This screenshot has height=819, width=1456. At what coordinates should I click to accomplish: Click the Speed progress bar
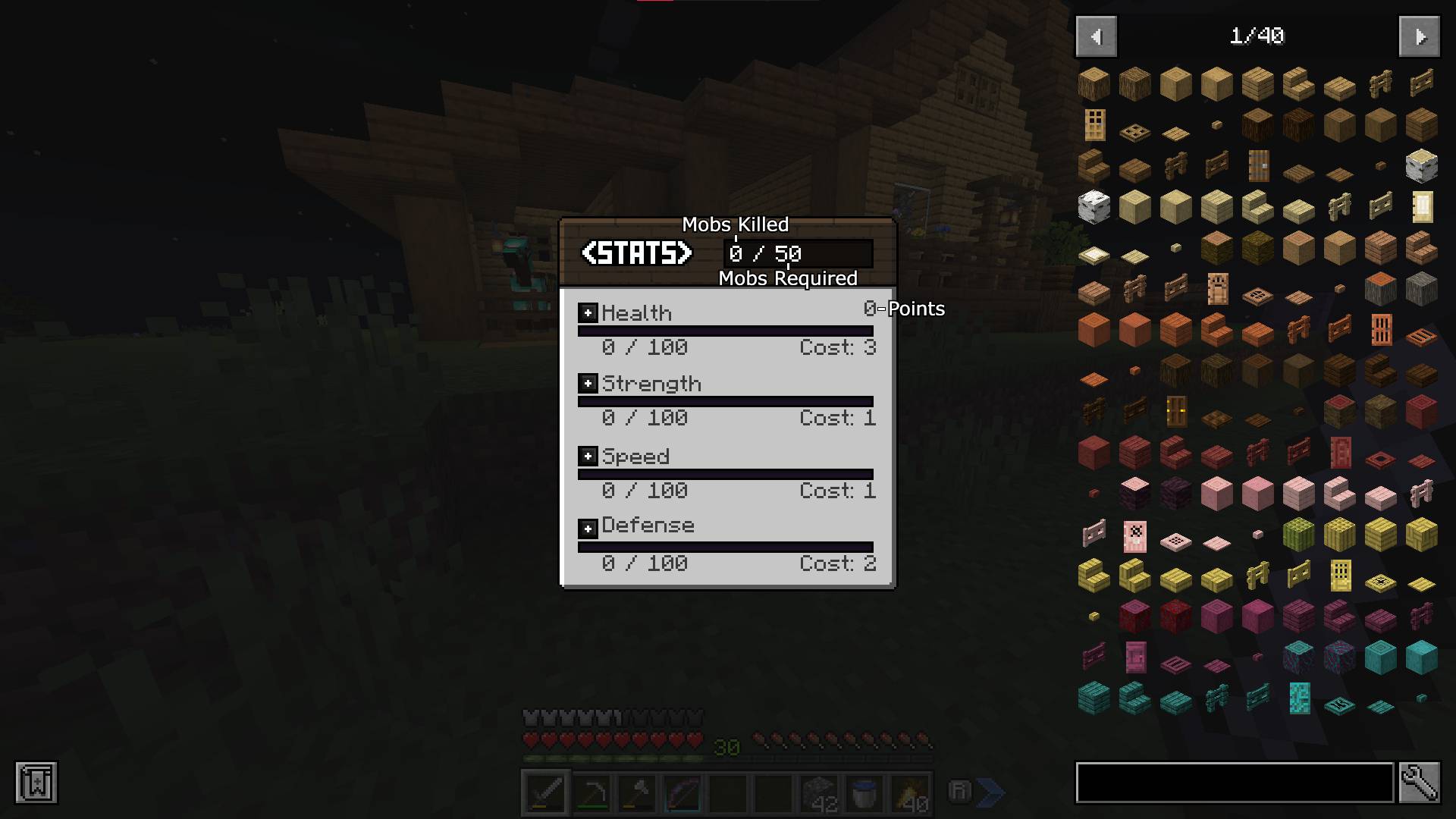[x=726, y=473]
